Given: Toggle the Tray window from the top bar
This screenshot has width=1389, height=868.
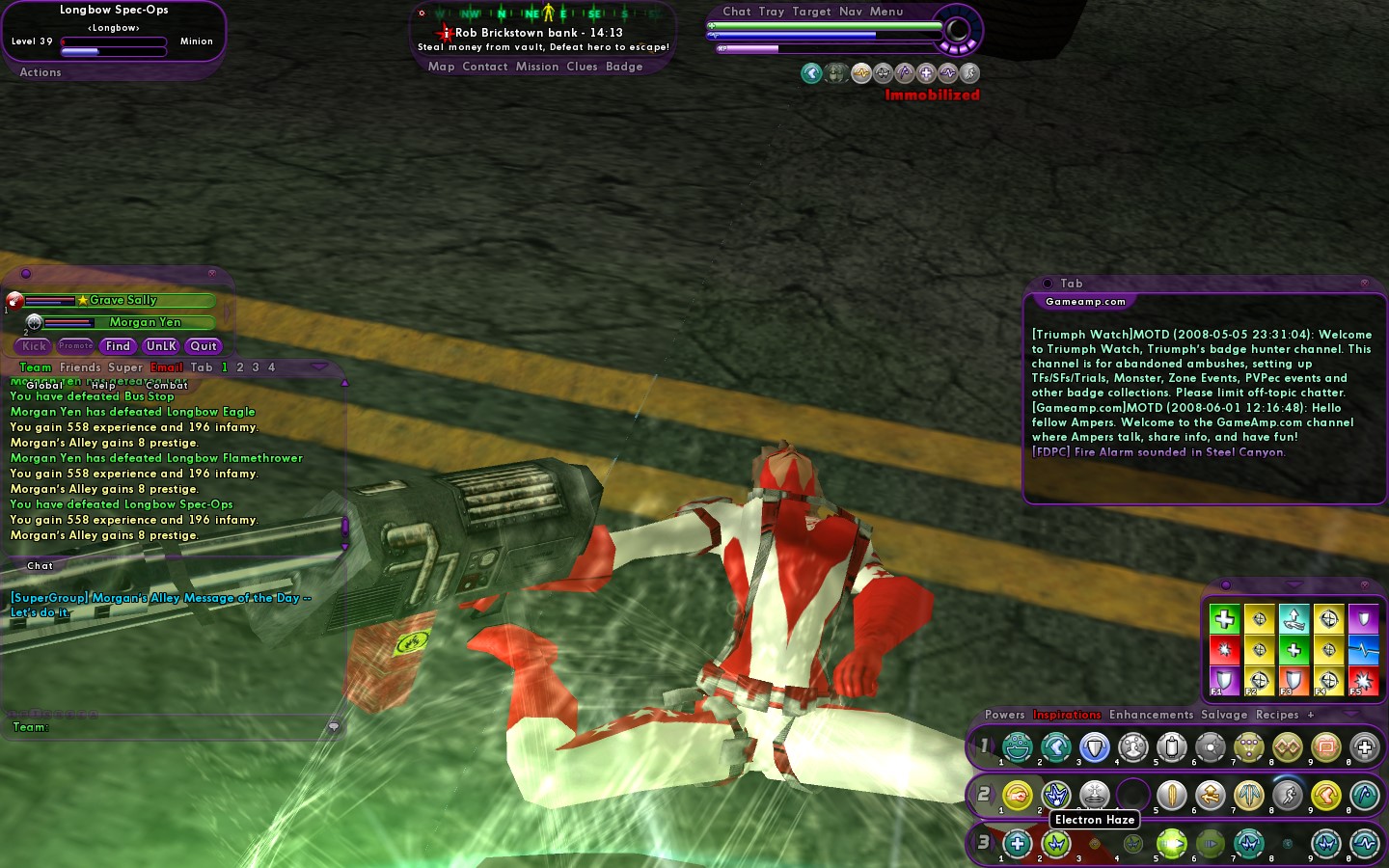Looking at the screenshot, I should 771,12.
